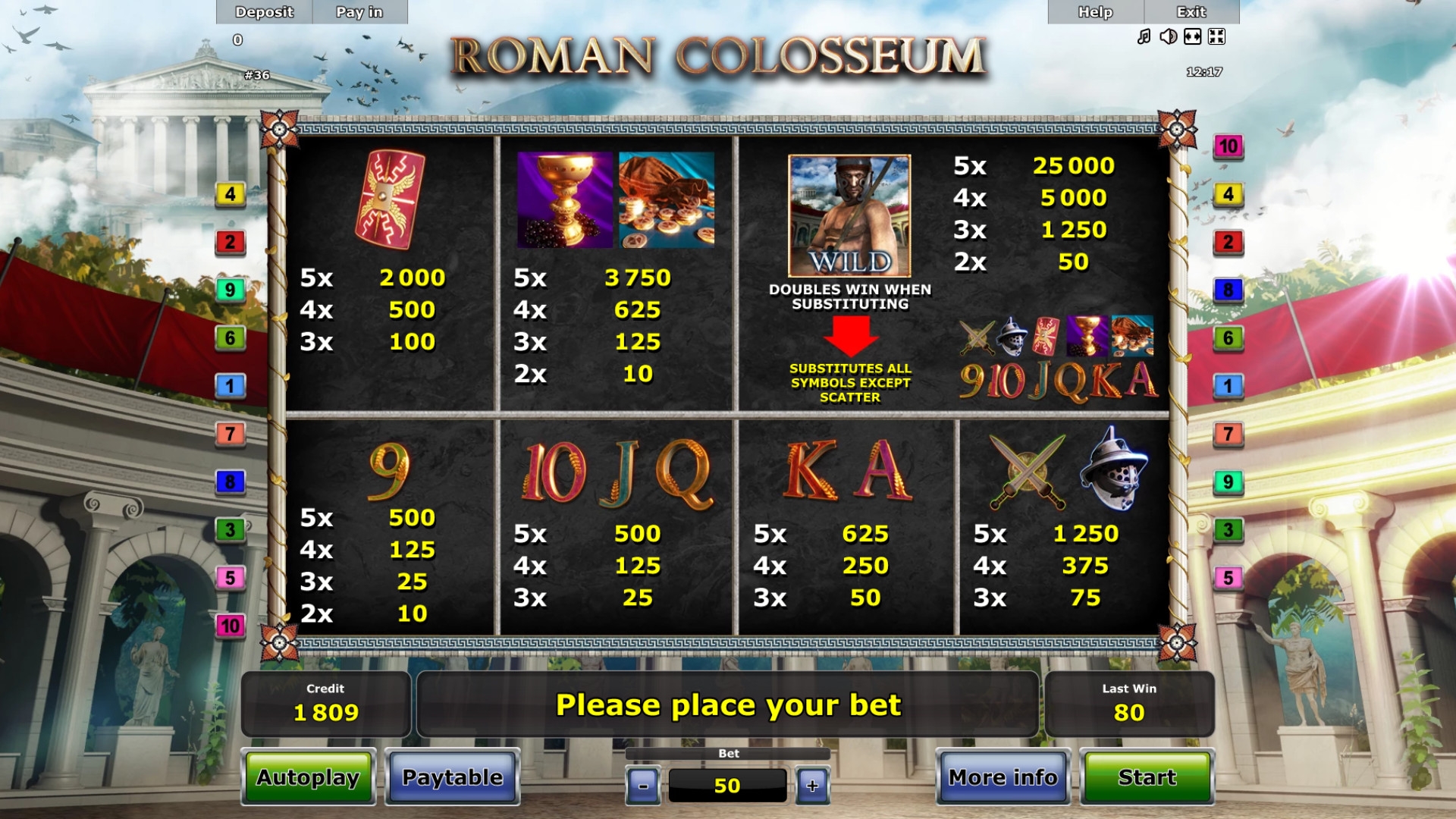Open the Deposit menu
Screen dimensions: 1456x819
tap(264, 12)
